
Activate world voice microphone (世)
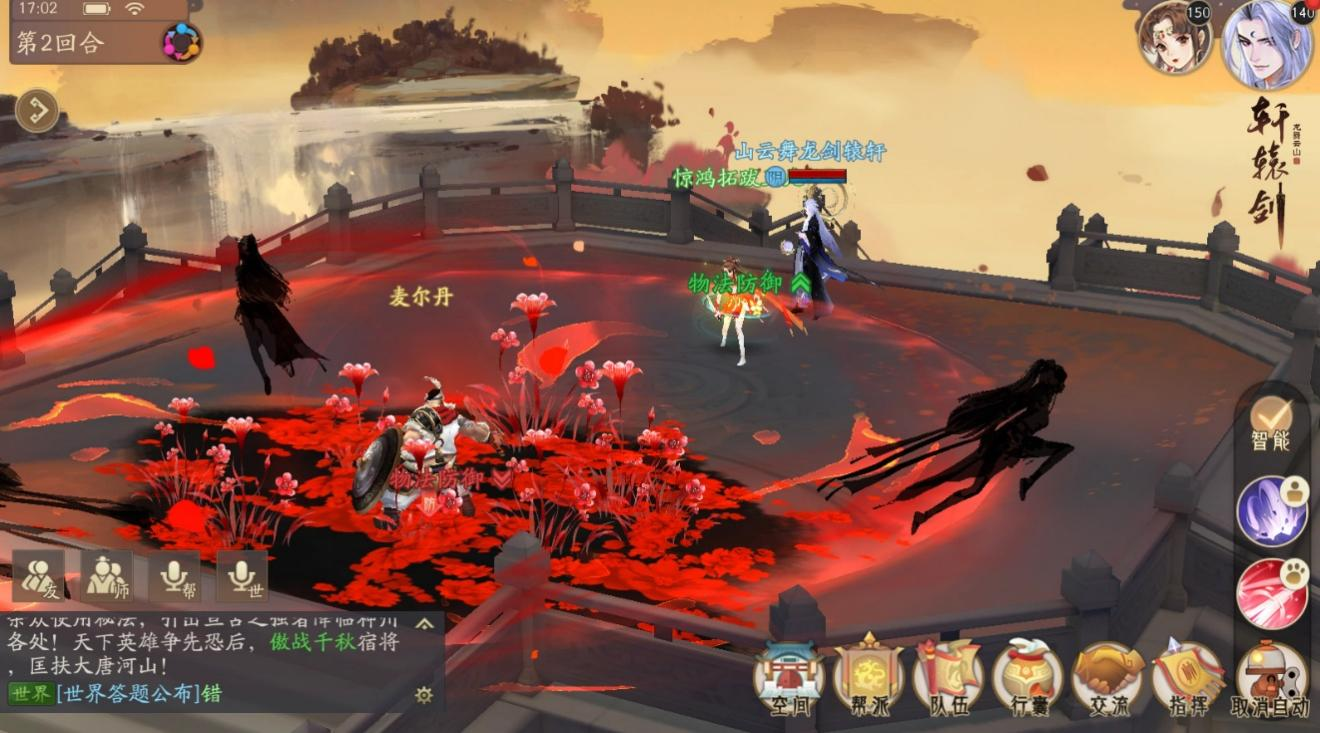click(x=242, y=576)
